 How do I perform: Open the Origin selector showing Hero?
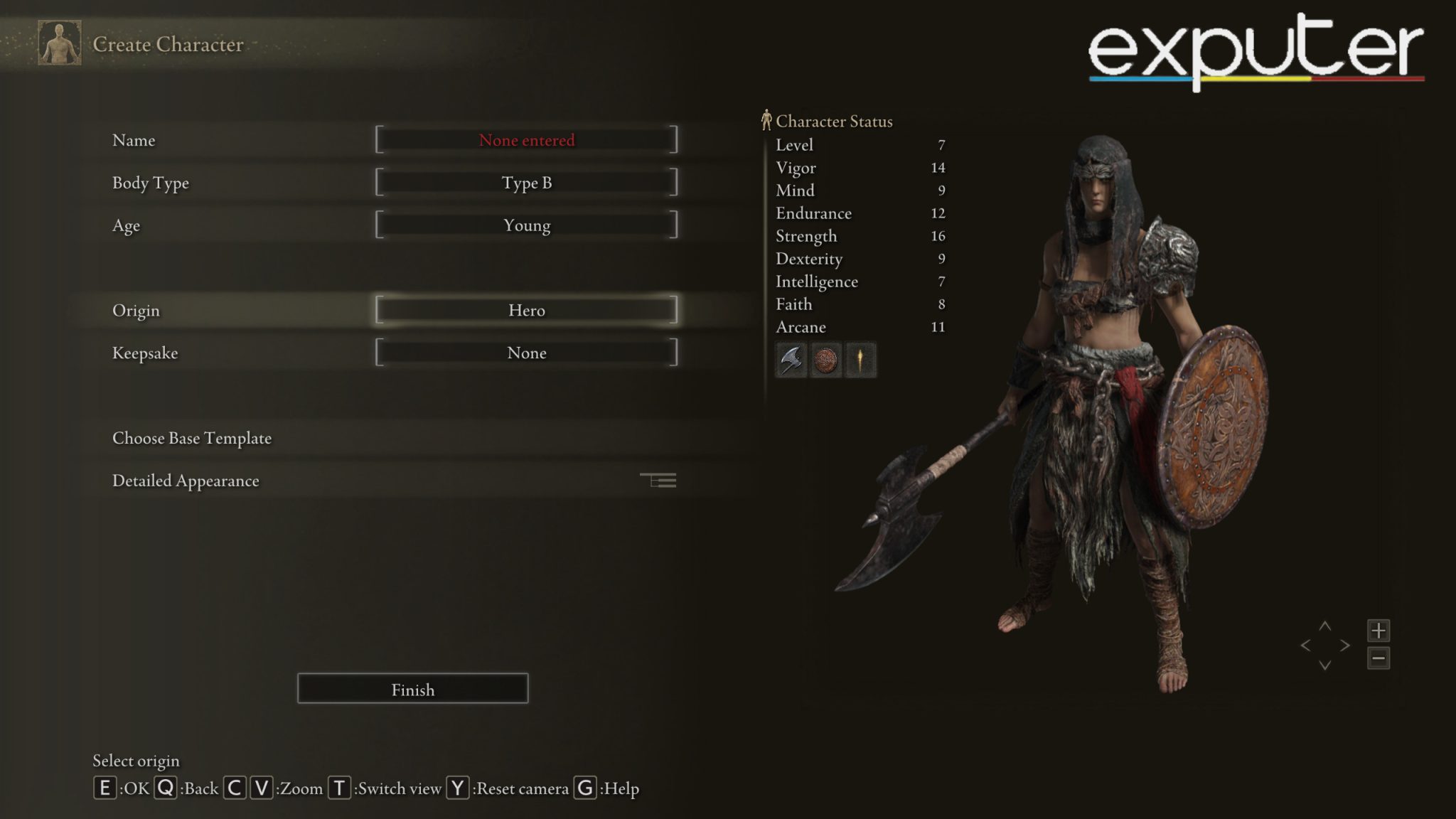(527, 310)
